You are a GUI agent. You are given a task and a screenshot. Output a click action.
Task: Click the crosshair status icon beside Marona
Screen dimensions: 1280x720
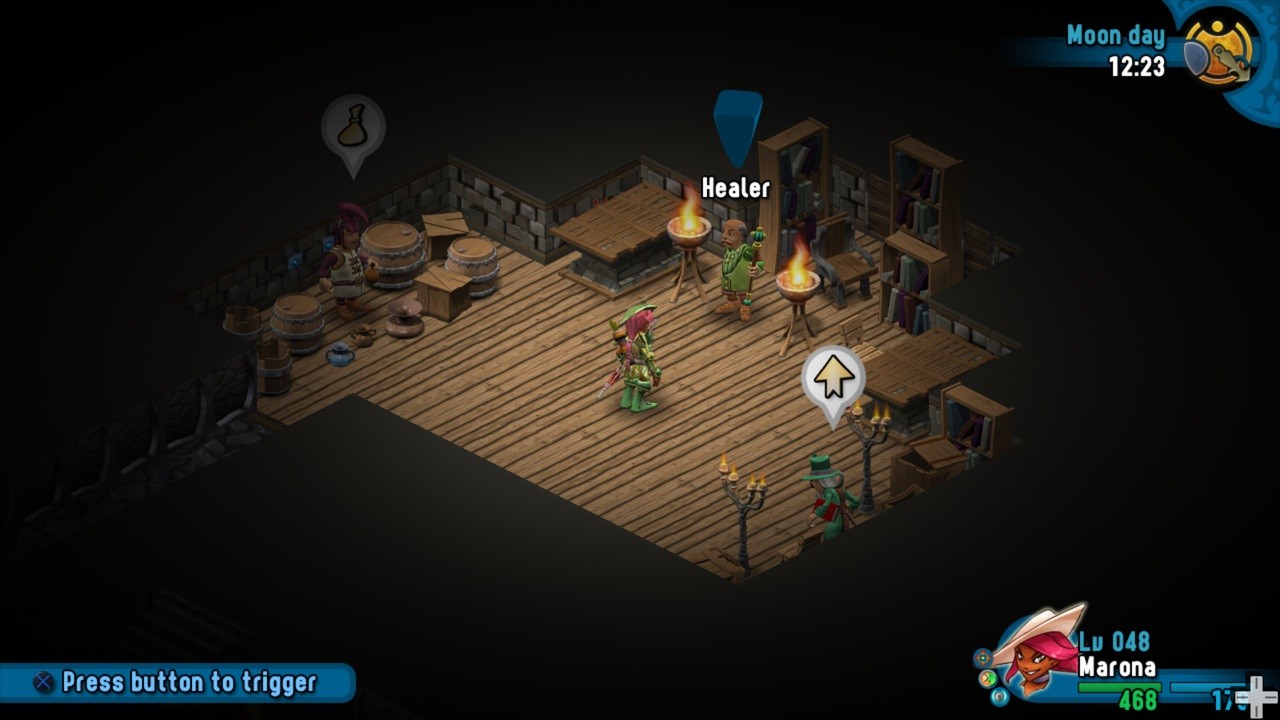[x=984, y=657]
